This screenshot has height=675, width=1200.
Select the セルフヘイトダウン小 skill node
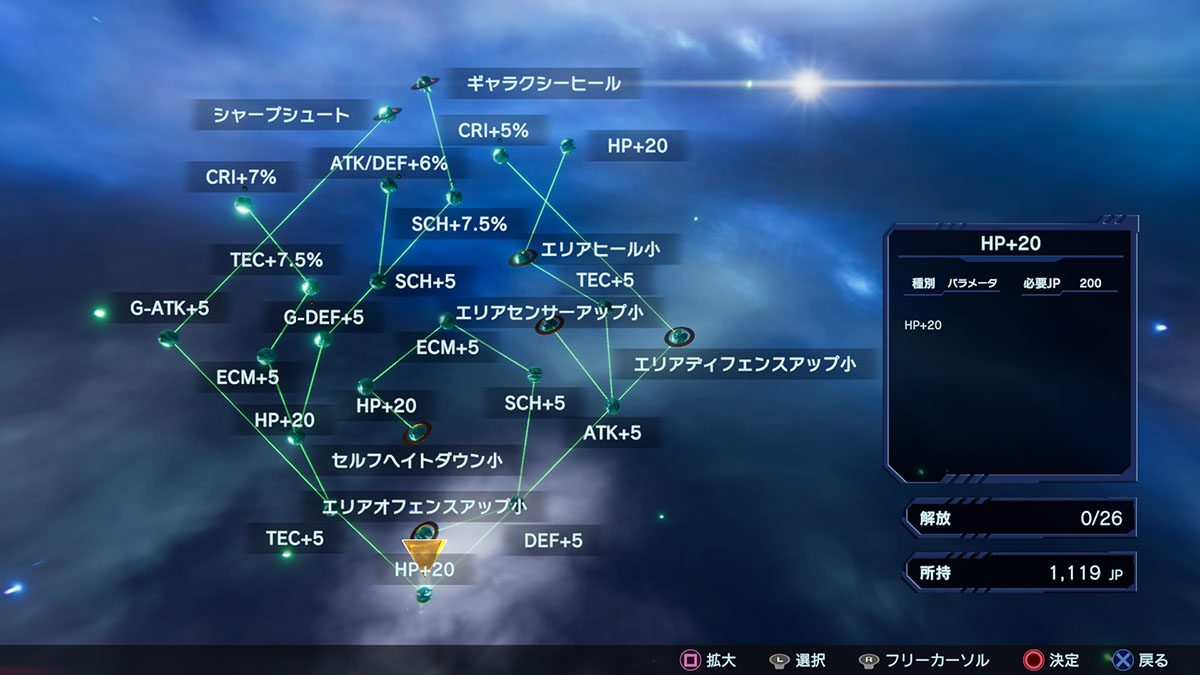click(416, 432)
